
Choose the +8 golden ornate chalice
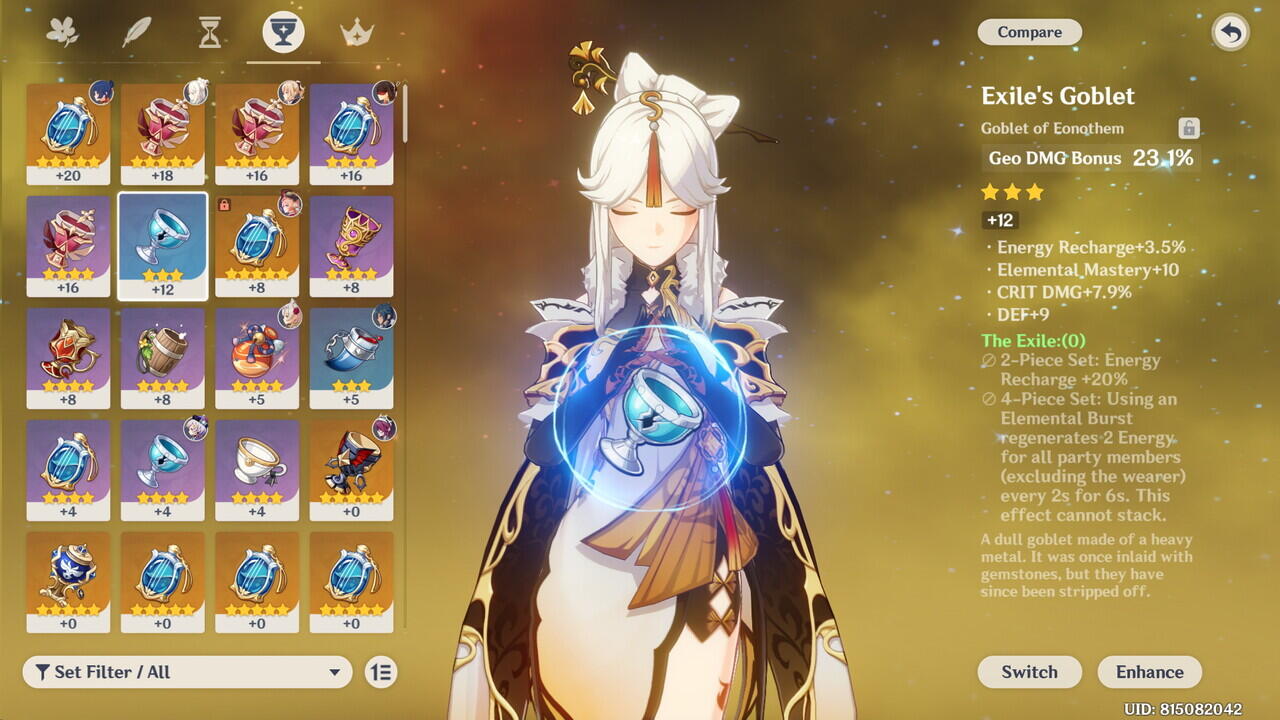click(351, 245)
